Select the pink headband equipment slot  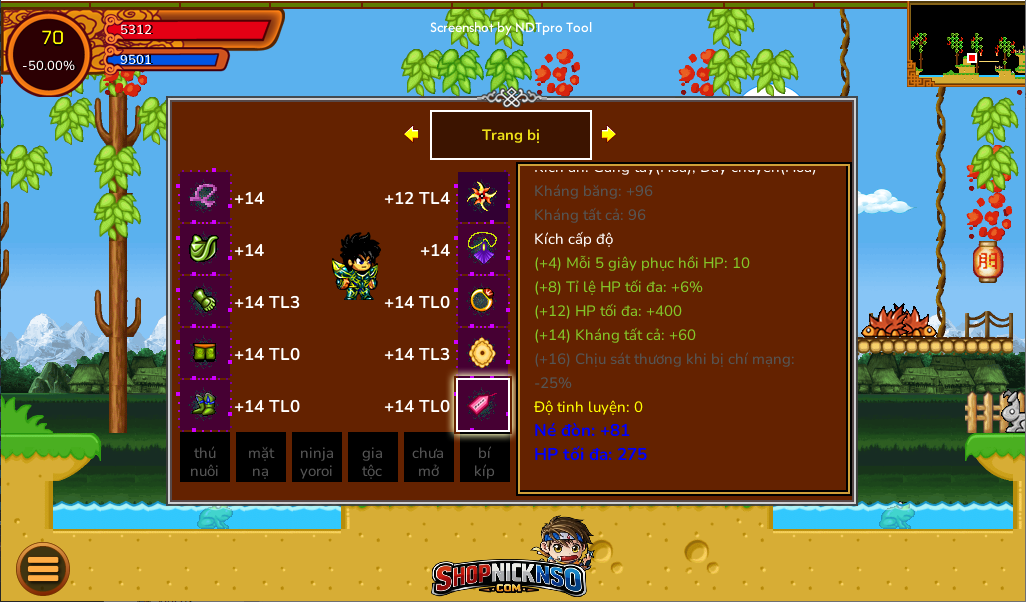(205, 198)
